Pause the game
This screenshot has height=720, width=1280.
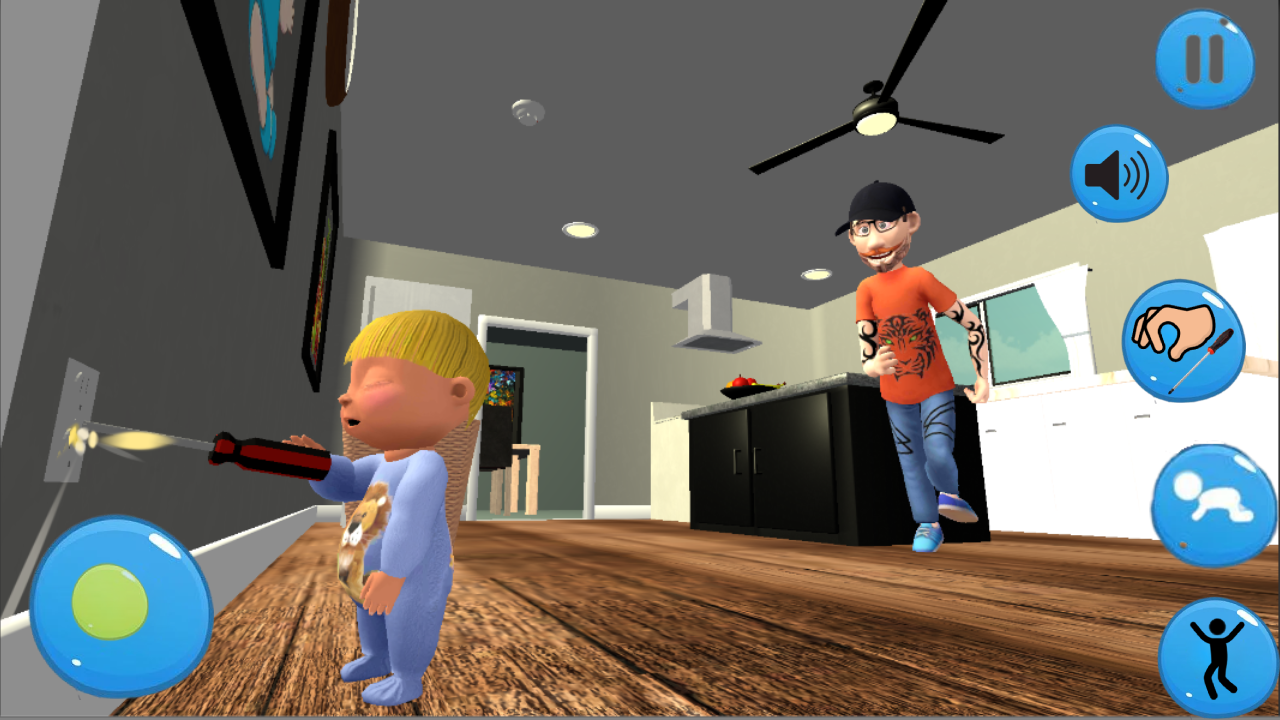pos(1204,60)
